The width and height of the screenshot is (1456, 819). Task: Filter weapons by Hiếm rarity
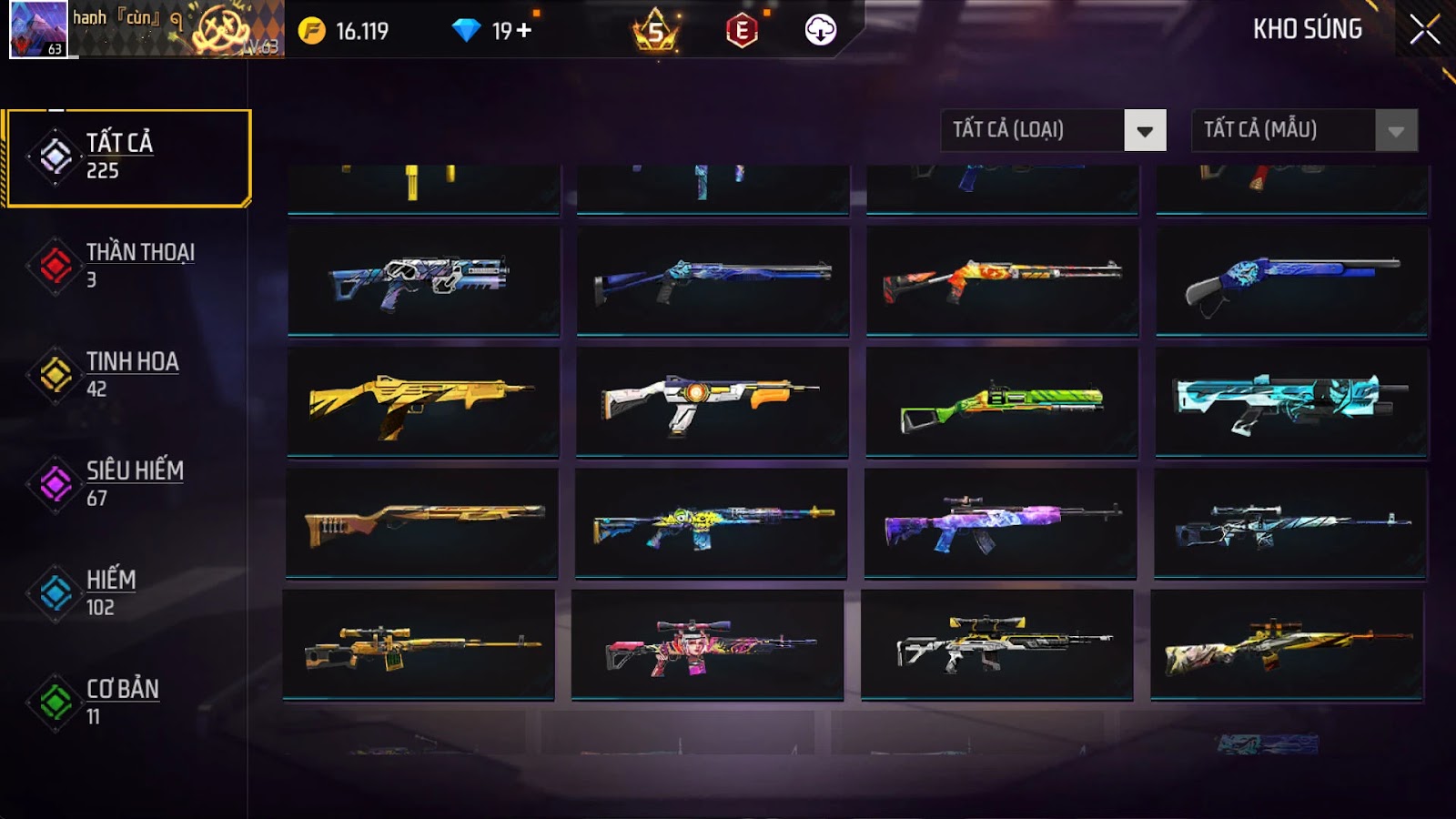coord(127,592)
